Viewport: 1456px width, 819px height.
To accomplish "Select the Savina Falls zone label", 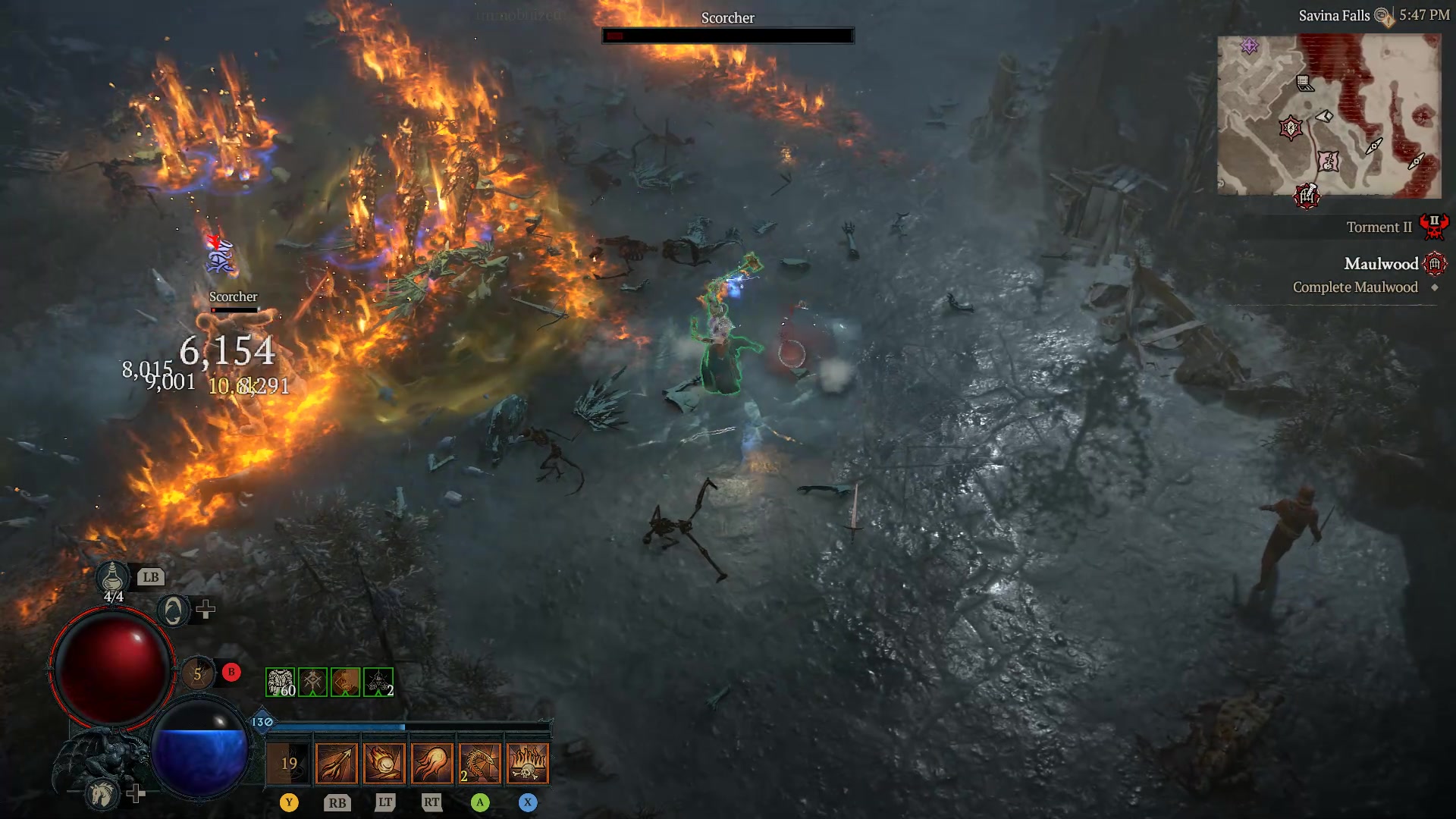I will click(x=1335, y=14).
